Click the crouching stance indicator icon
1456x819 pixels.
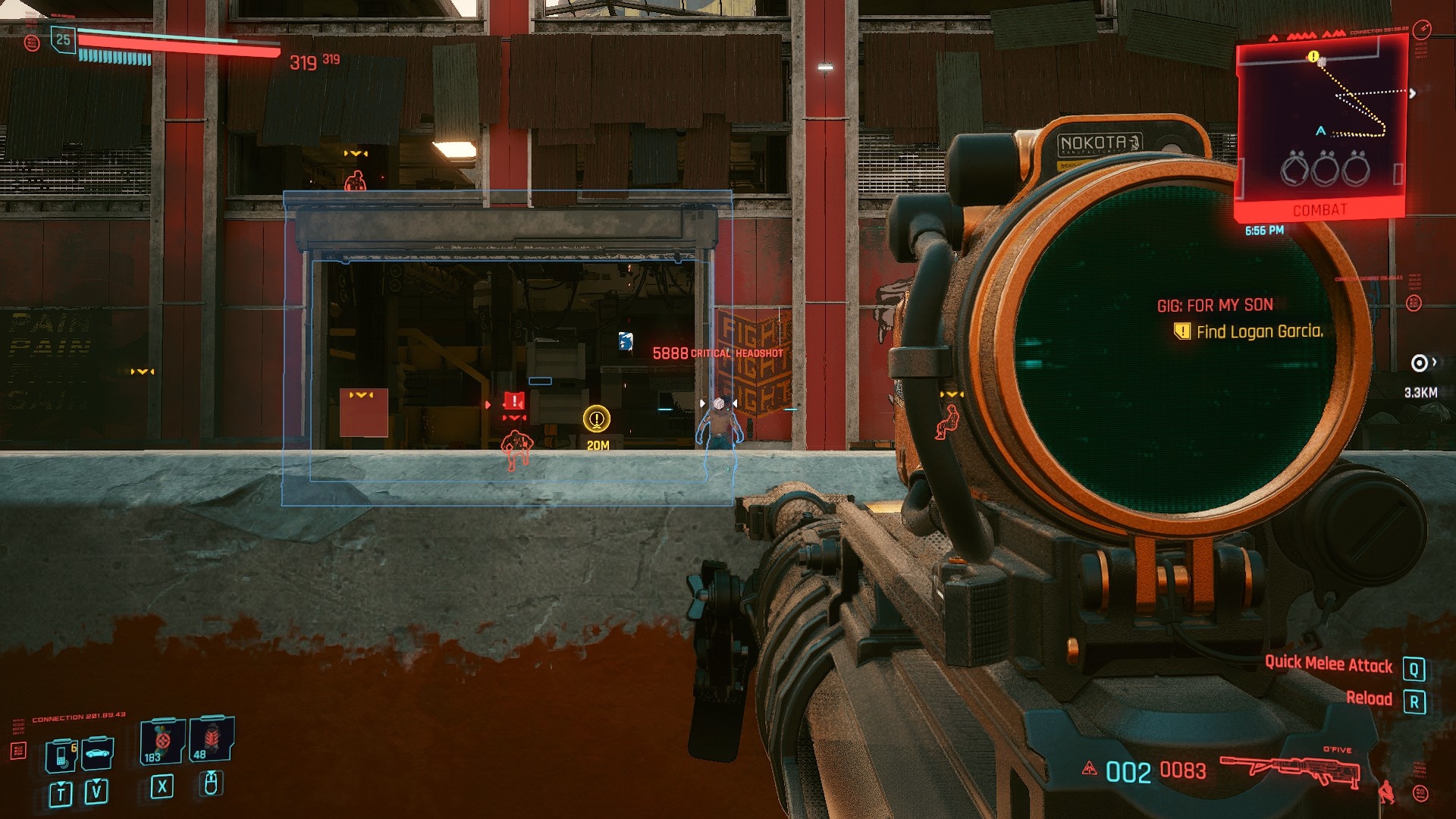(x=1385, y=792)
